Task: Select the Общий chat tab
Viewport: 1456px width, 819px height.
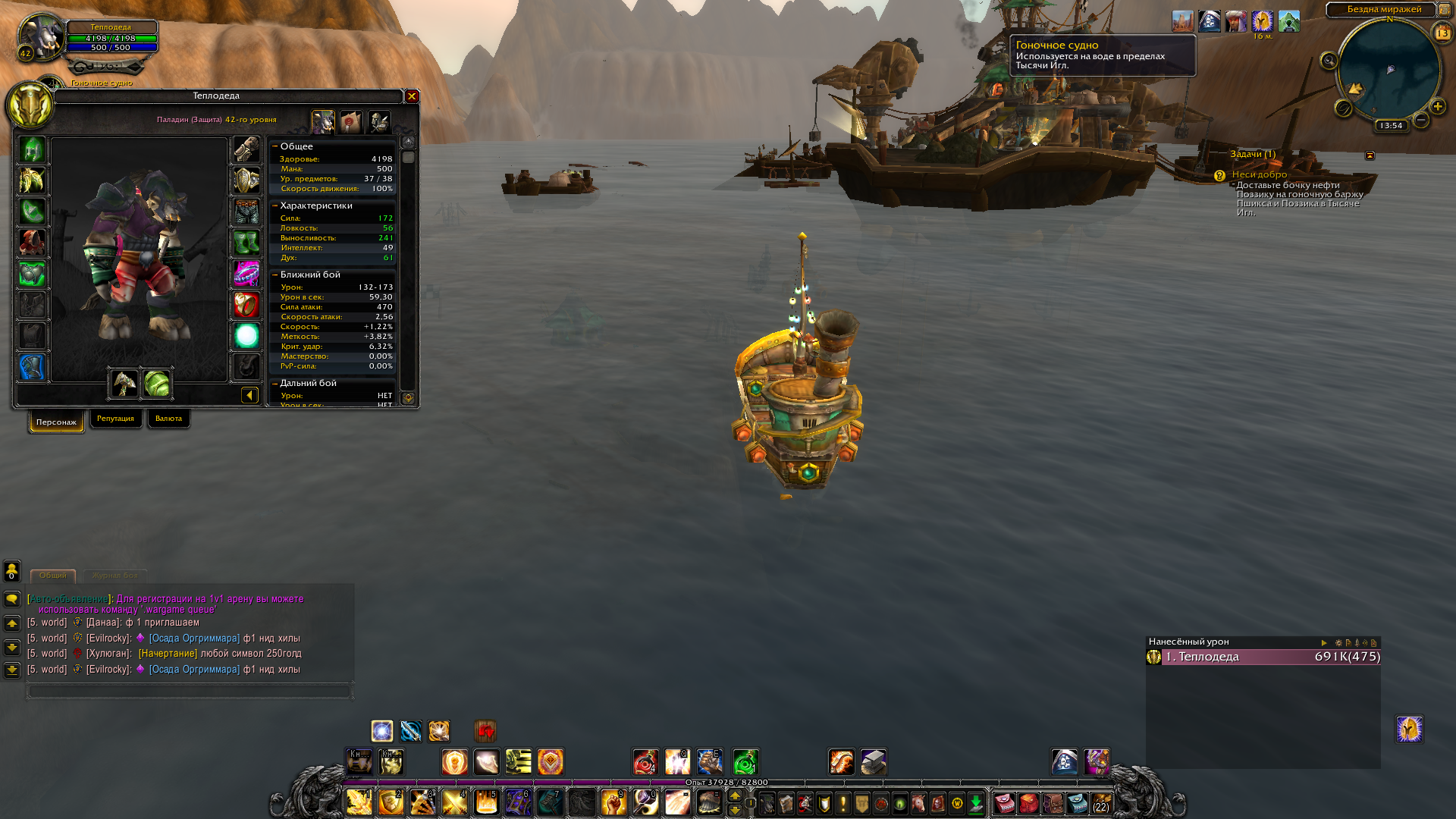Action: (52, 576)
